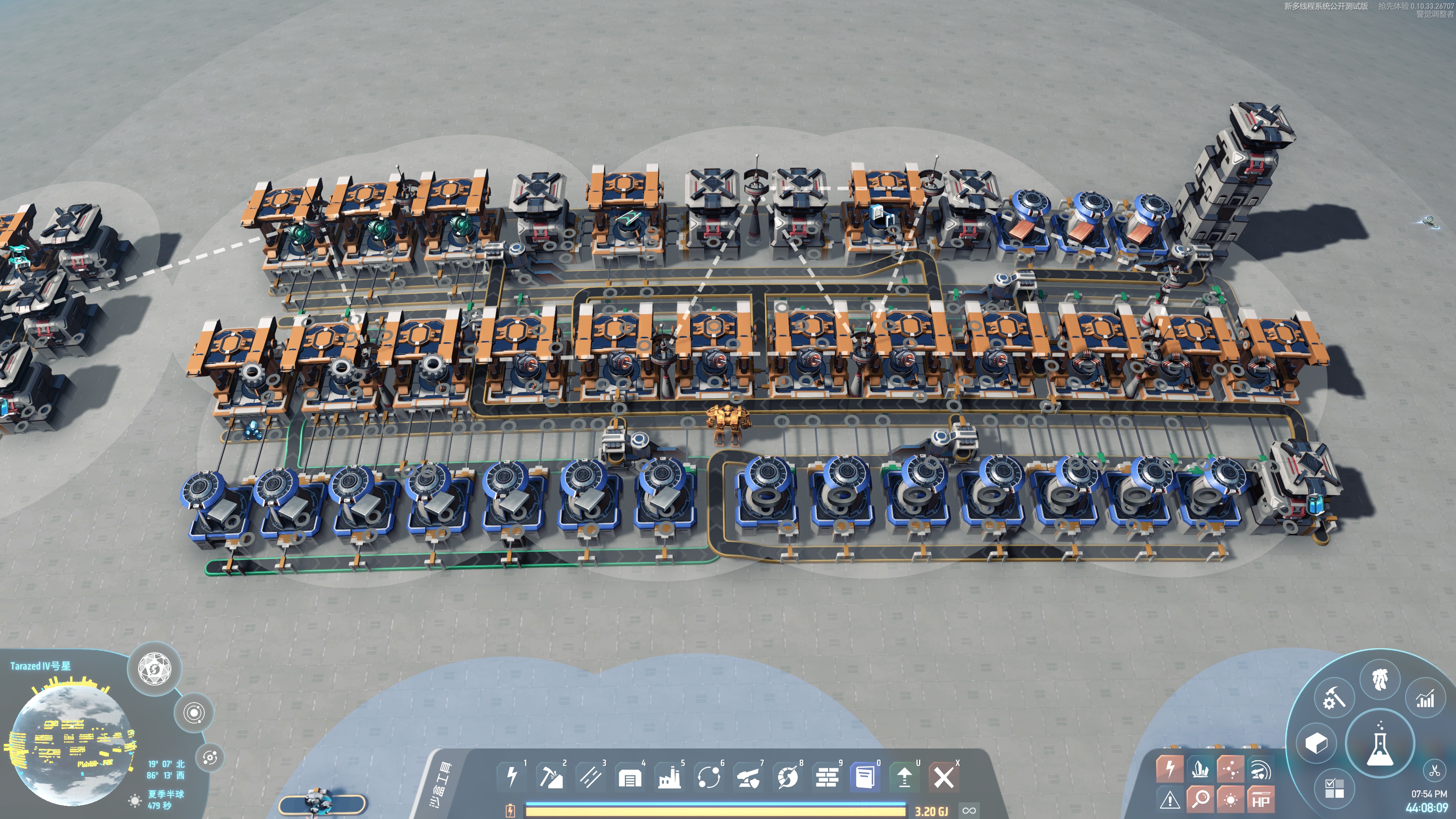
Task: Show the production statistics chart
Action: pyautogui.click(x=1425, y=699)
